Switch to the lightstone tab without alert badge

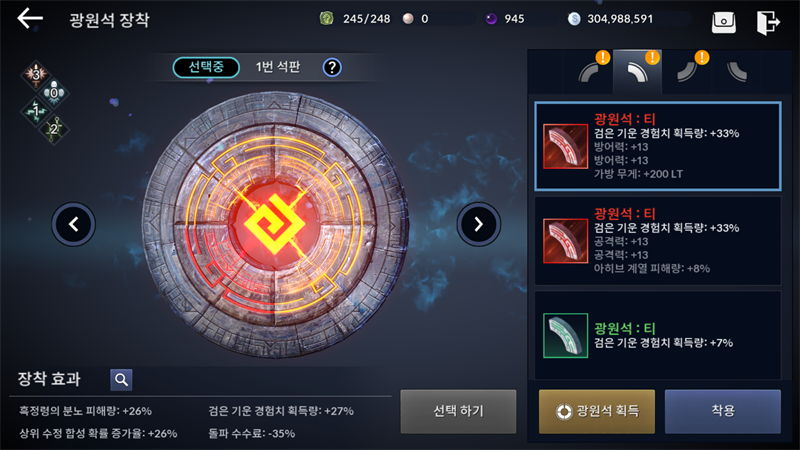click(x=740, y=72)
